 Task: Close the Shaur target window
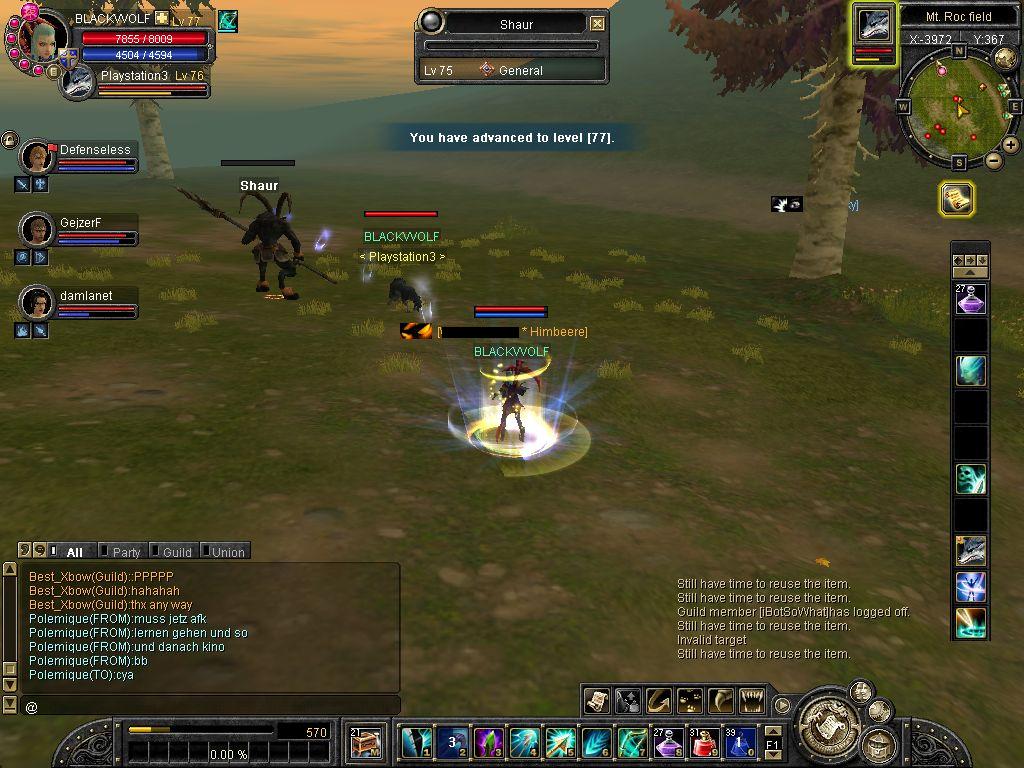597,23
